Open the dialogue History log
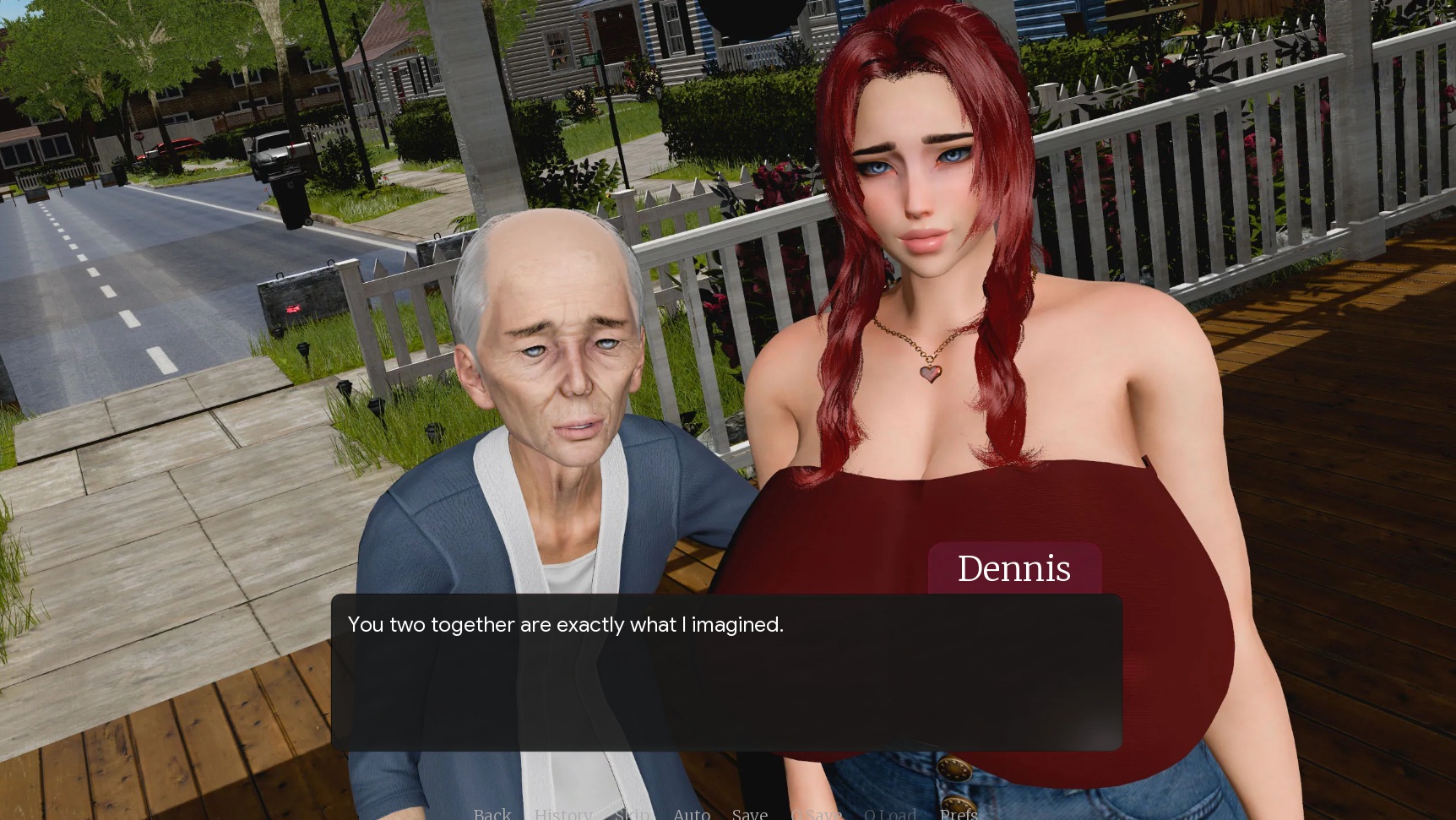The height and width of the screenshot is (820, 1456). click(562, 813)
